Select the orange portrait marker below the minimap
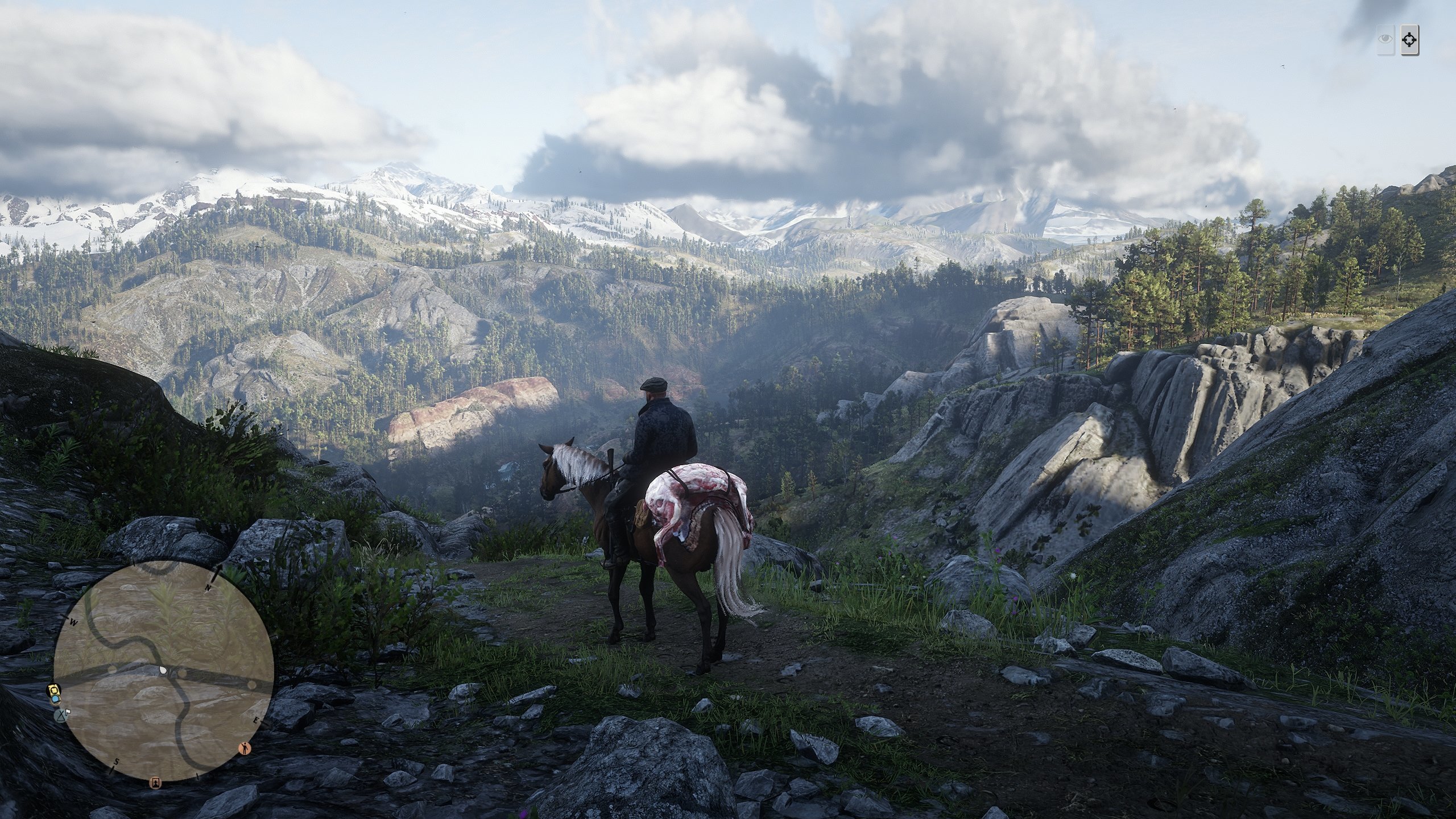Viewport: 1456px width, 819px height. (x=155, y=784)
